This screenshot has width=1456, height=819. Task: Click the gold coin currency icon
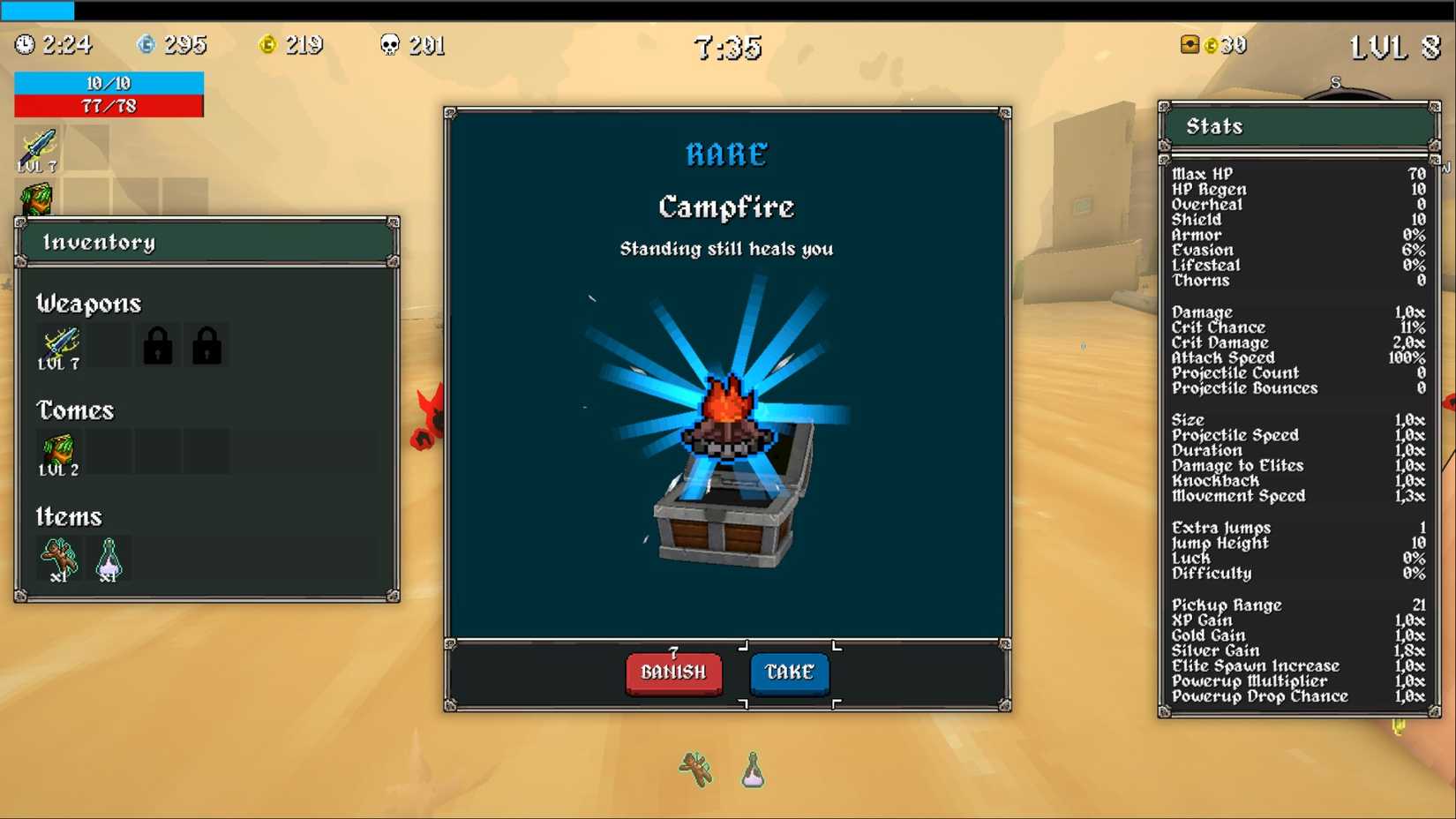270,44
